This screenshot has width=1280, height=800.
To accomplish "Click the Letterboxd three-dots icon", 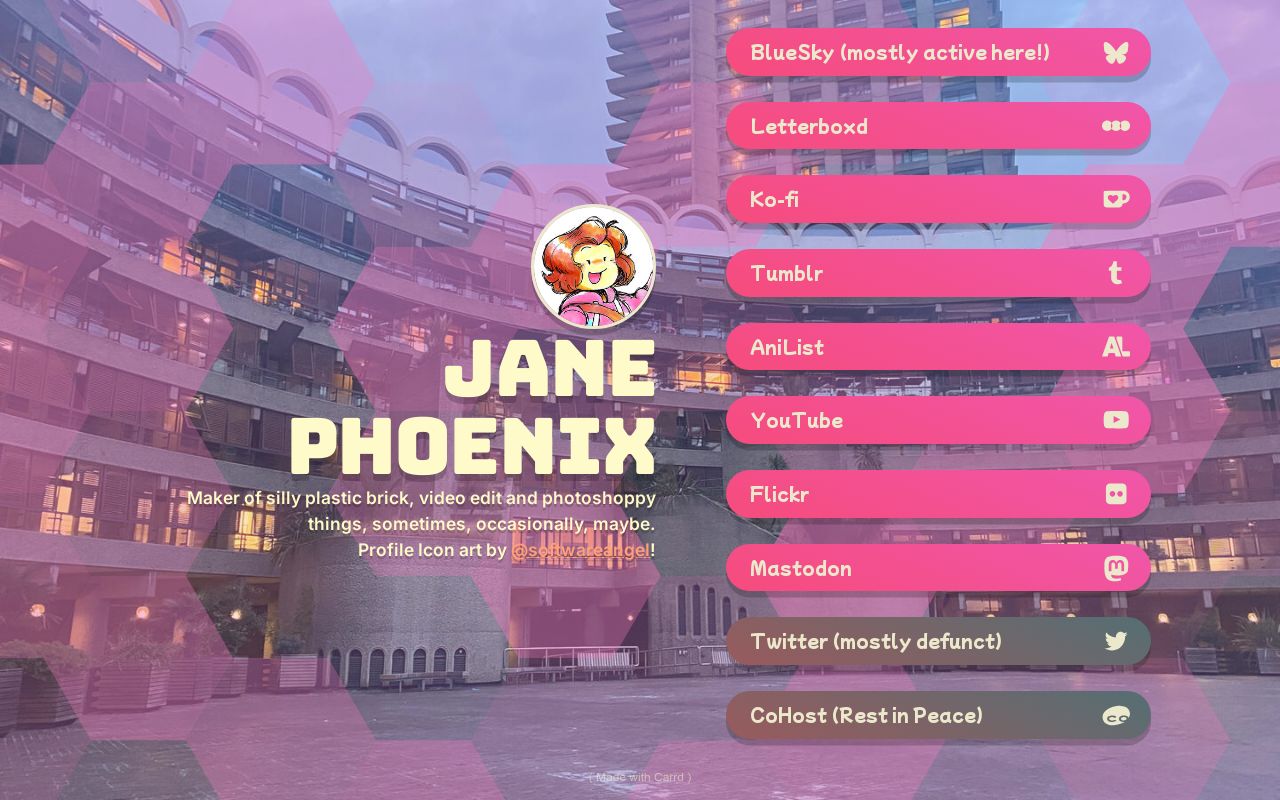I will pos(1116,126).
